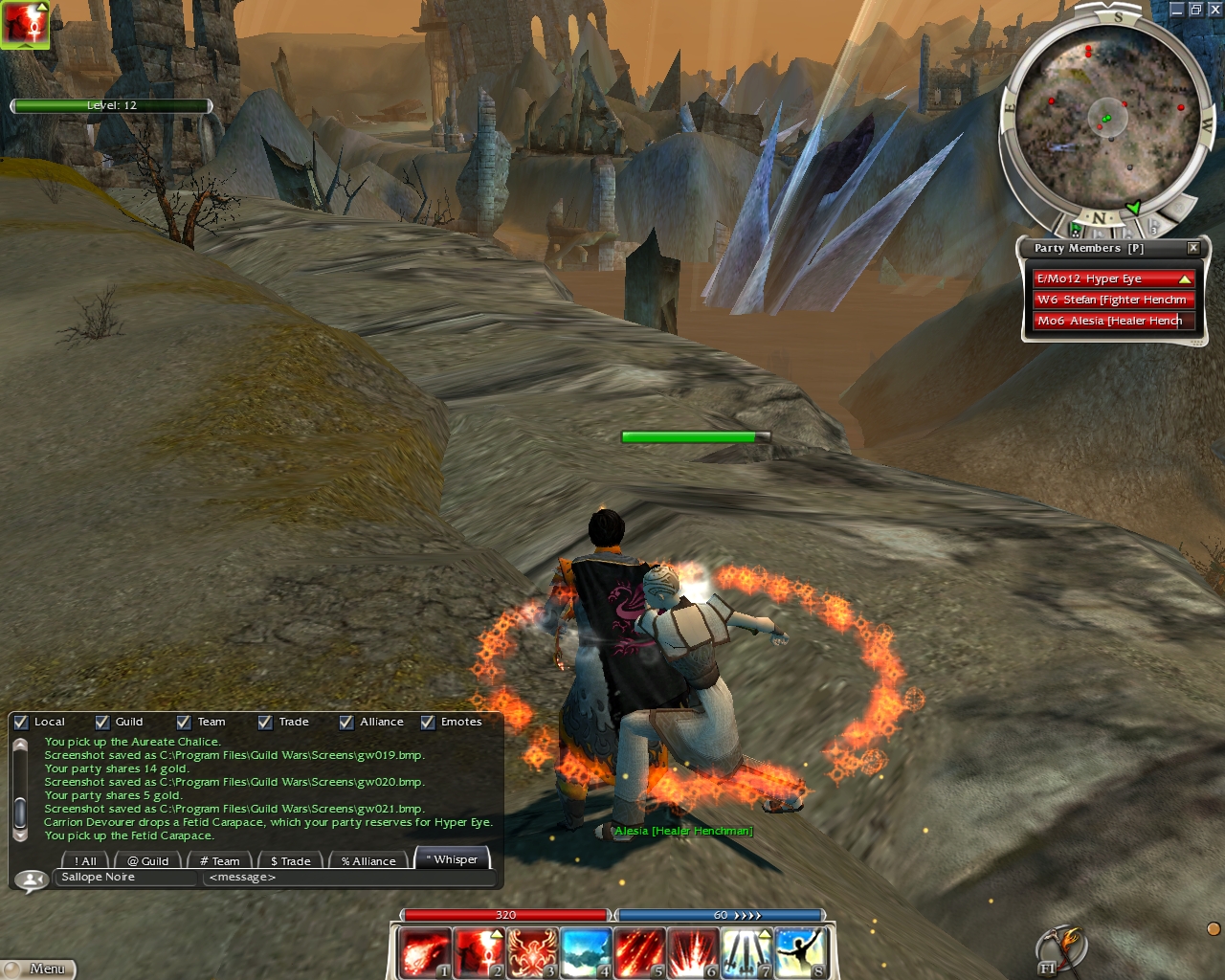Close the Party Members panel

tap(1193, 248)
